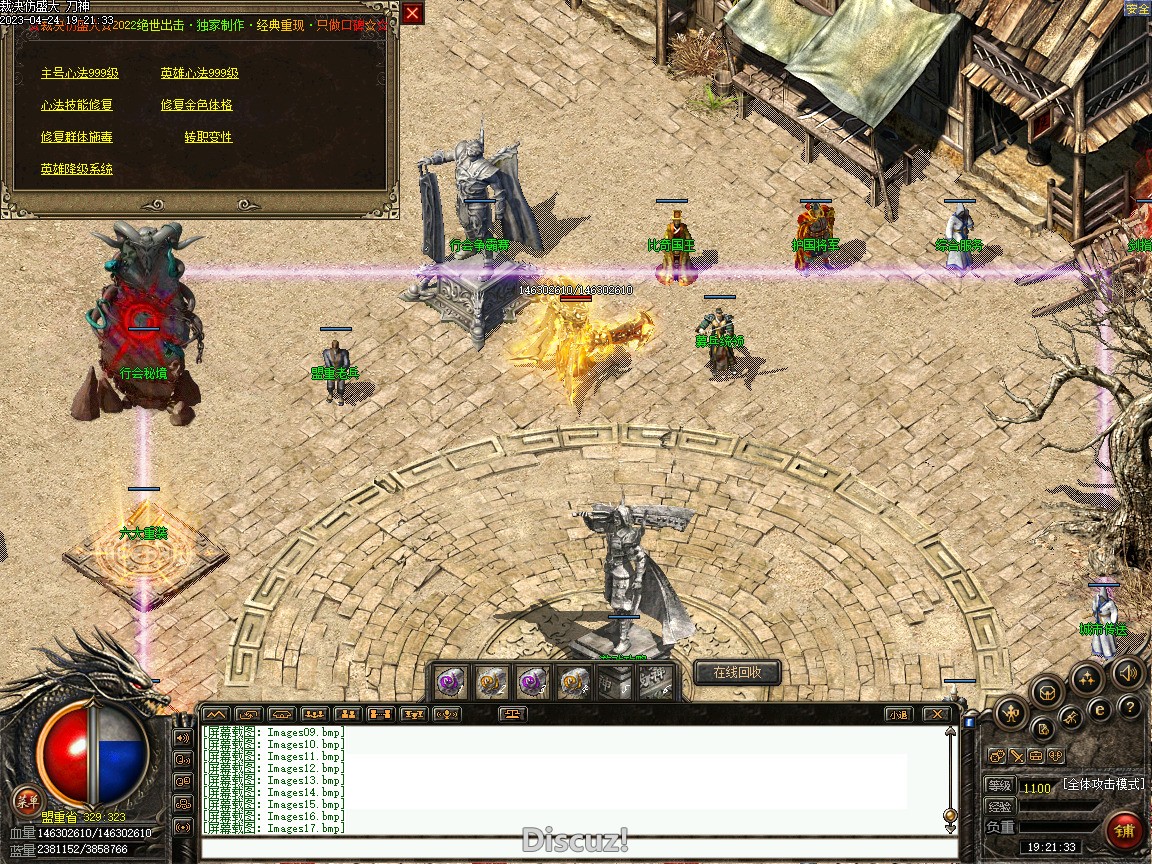The height and width of the screenshot is (864, 1152).
Task: Click the 在线回收 button
Action: click(x=737, y=672)
